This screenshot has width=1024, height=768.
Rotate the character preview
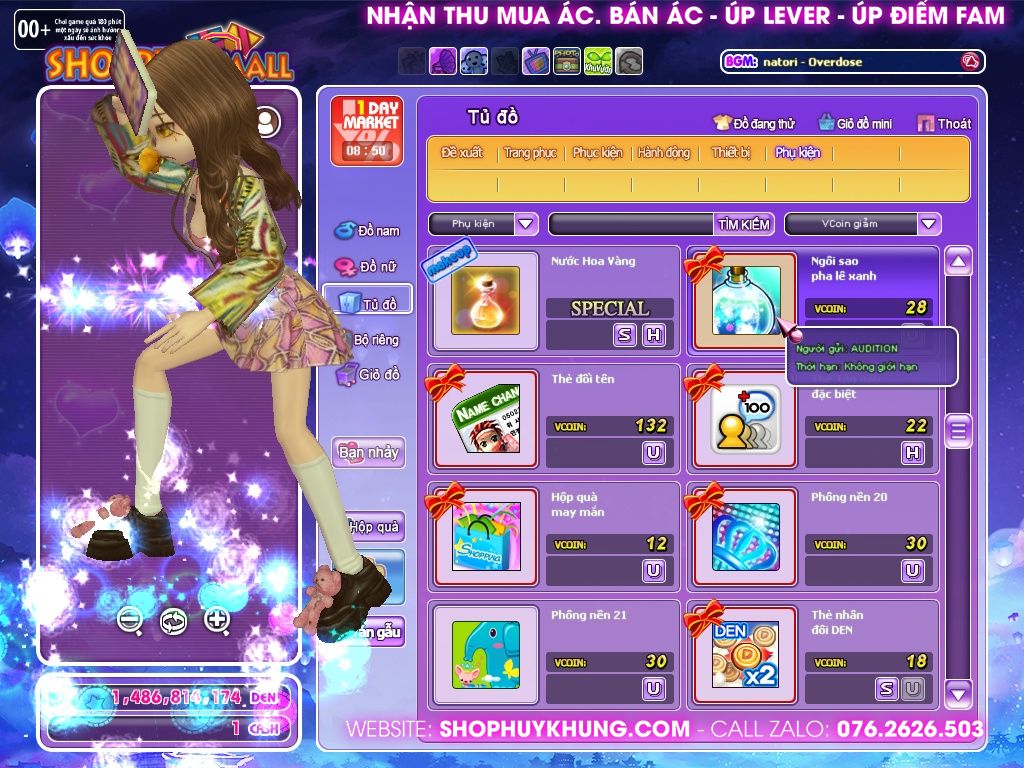pyautogui.click(x=173, y=621)
